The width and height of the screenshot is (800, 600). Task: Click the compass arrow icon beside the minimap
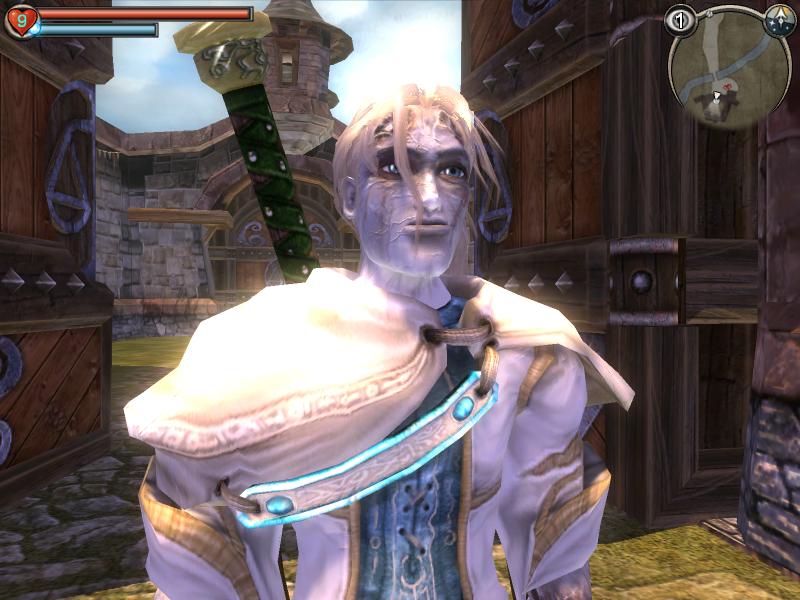tap(778, 20)
